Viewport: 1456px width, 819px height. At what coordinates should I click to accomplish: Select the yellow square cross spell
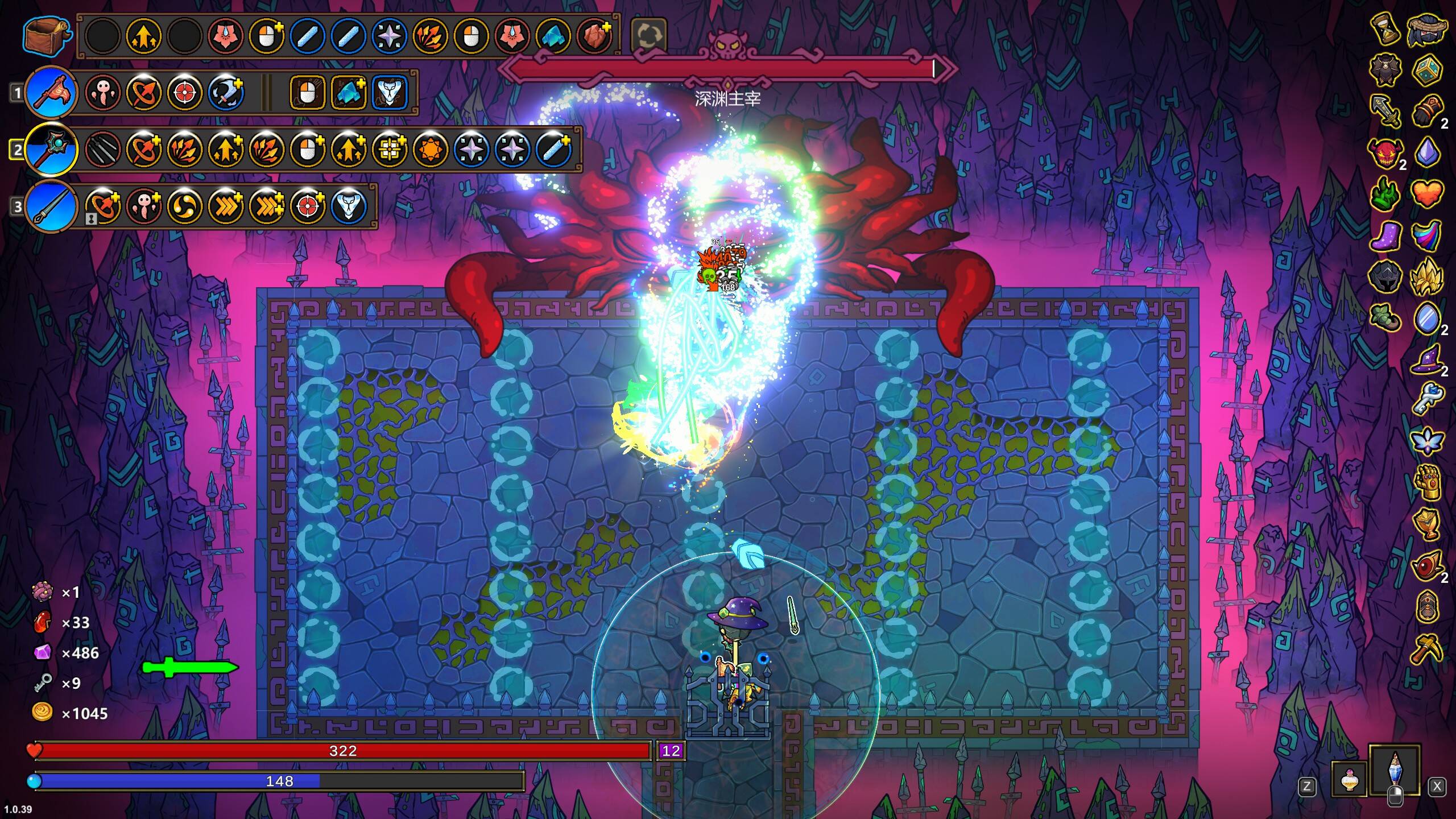click(x=390, y=149)
